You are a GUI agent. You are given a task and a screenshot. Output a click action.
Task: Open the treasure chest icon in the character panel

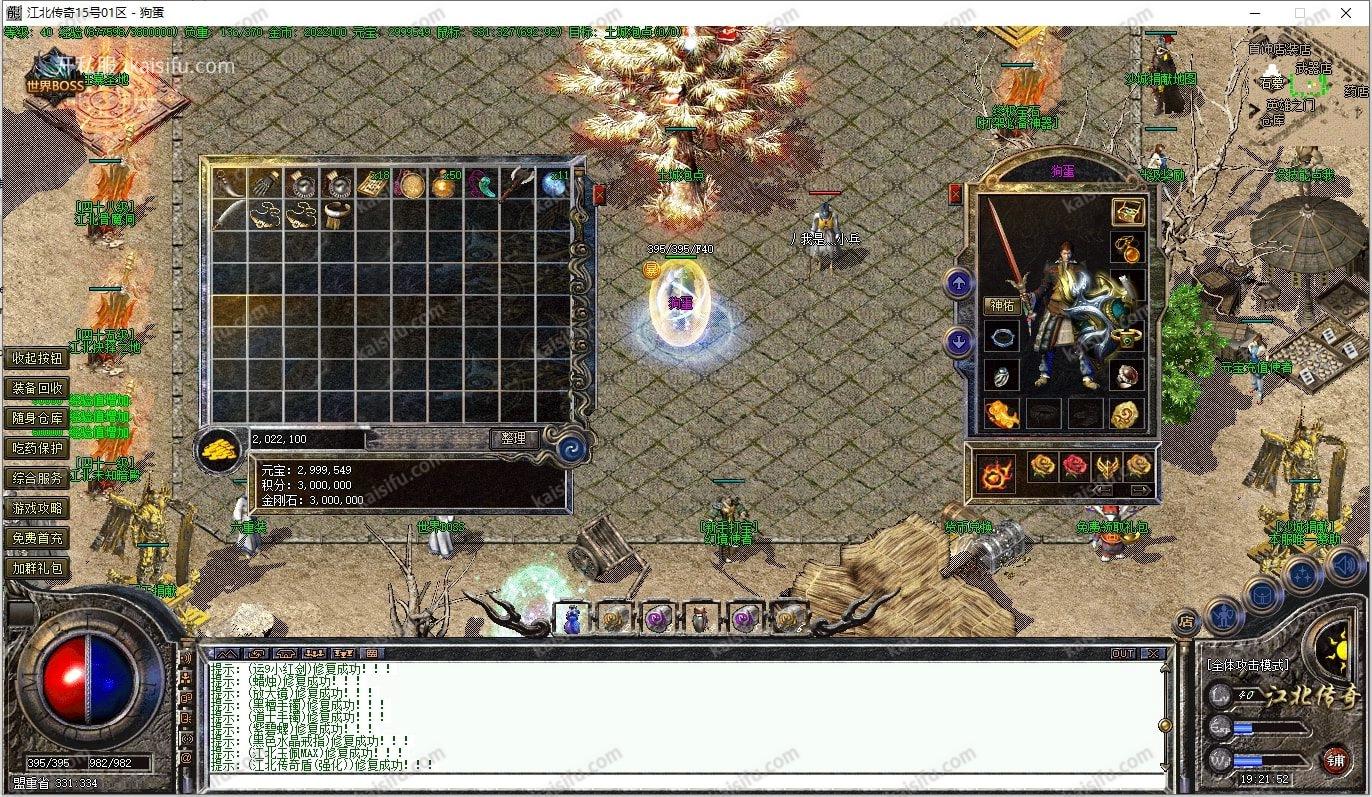pyautogui.click(x=1128, y=212)
